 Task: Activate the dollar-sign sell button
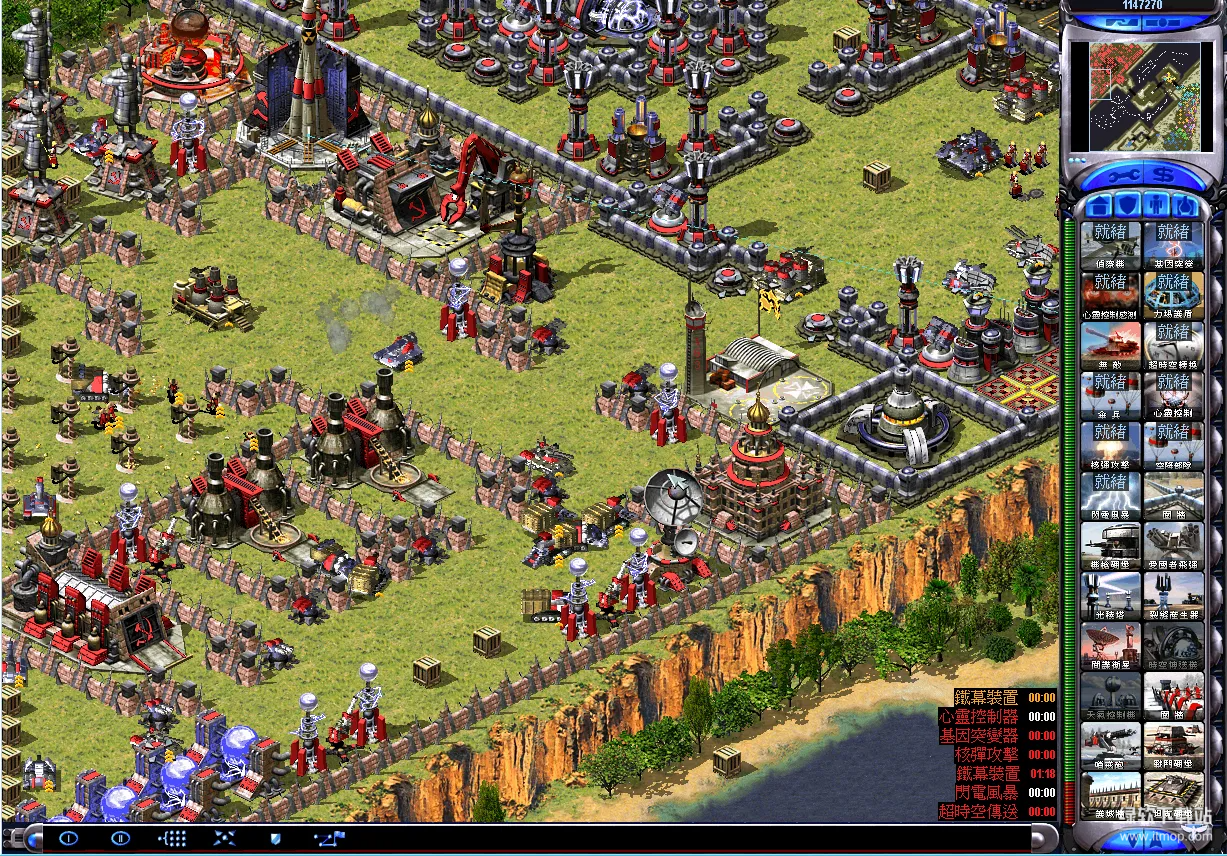[x=1161, y=175]
